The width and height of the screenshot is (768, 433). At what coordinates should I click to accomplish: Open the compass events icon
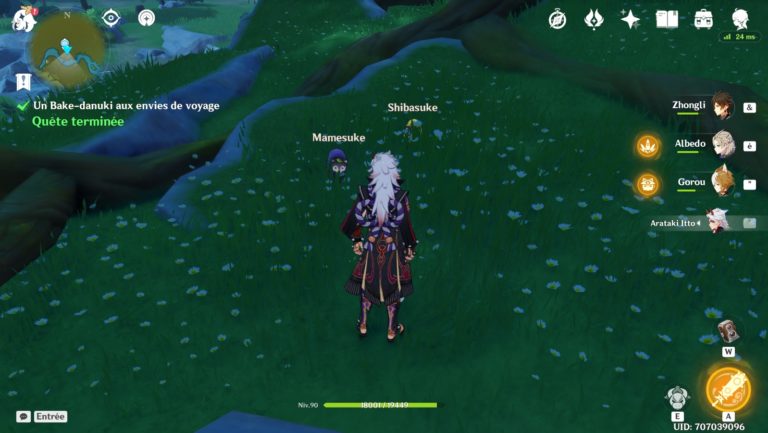pos(557,18)
